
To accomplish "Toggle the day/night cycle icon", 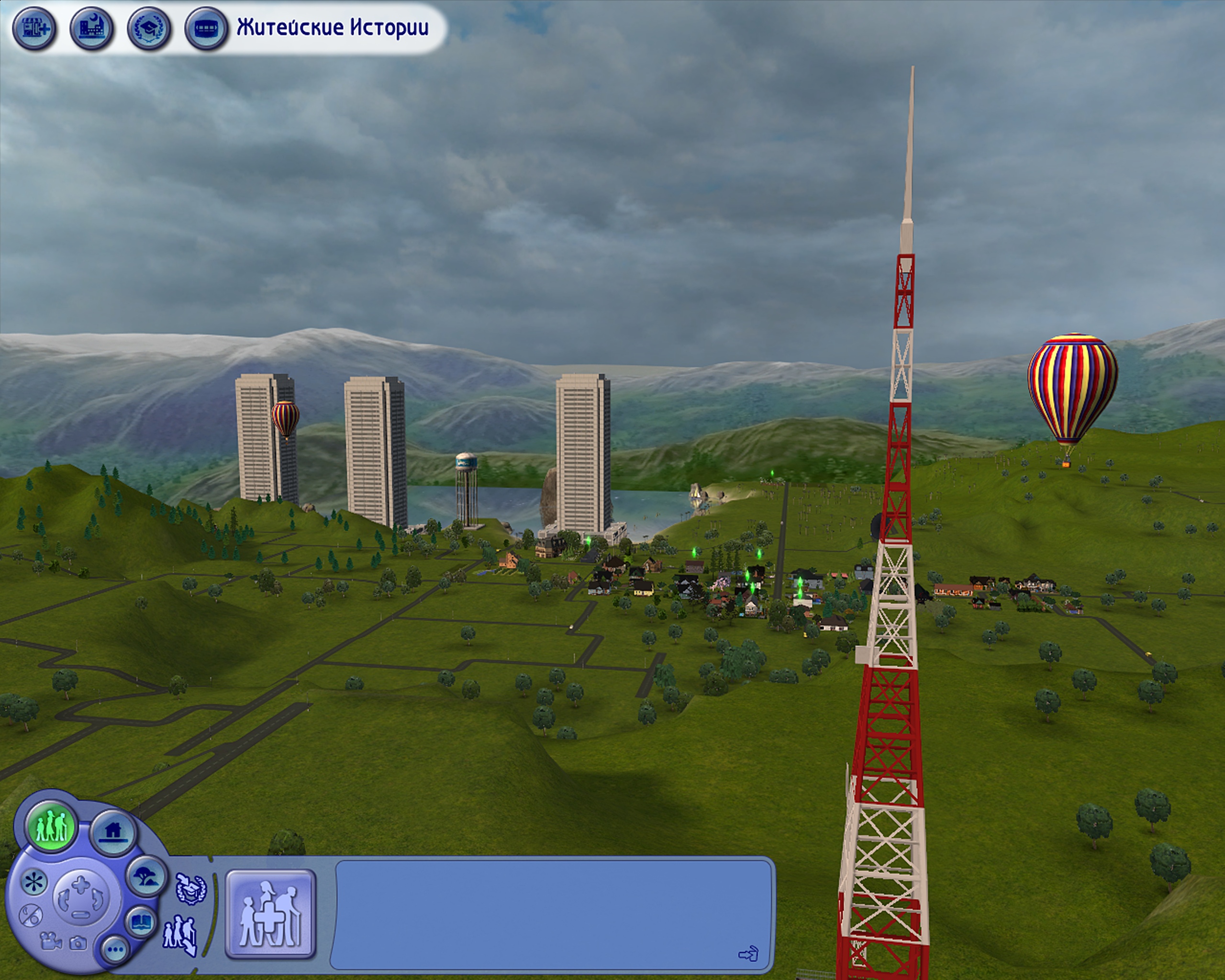I will coord(30,916).
